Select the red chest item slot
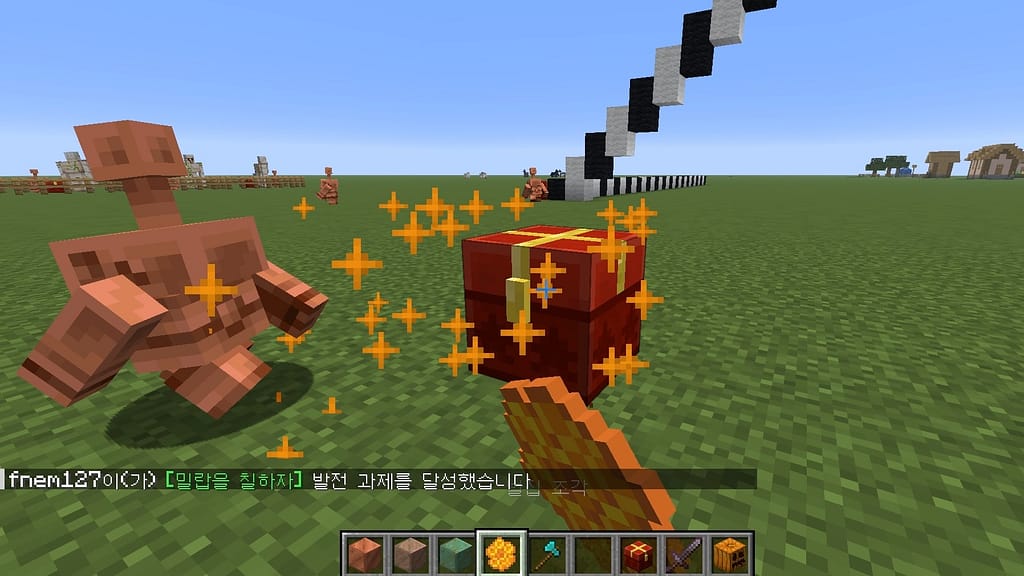The height and width of the screenshot is (576, 1024). coord(636,552)
